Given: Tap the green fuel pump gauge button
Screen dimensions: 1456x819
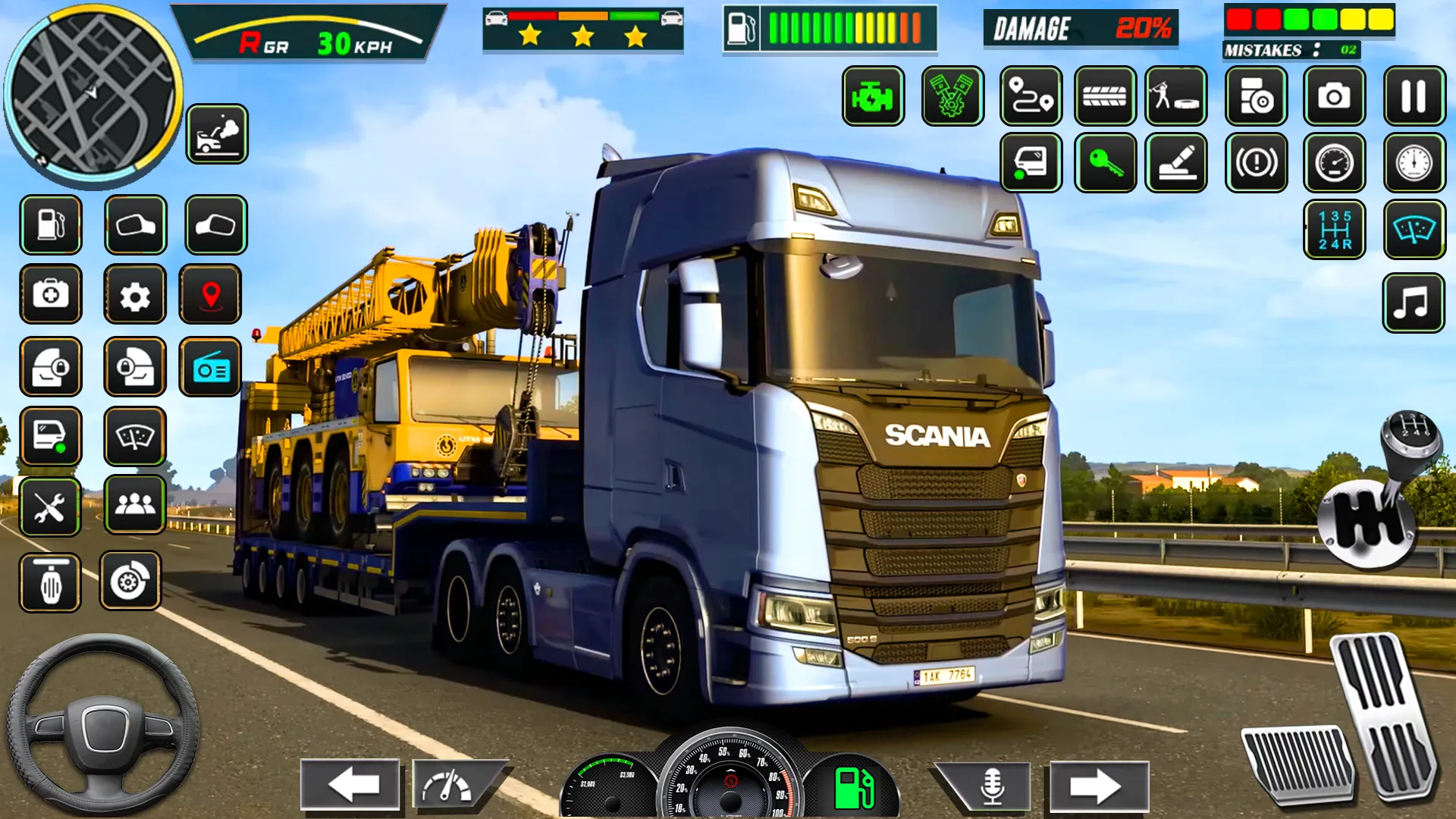Looking at the screenshot, I should click(x=853, y=789).
